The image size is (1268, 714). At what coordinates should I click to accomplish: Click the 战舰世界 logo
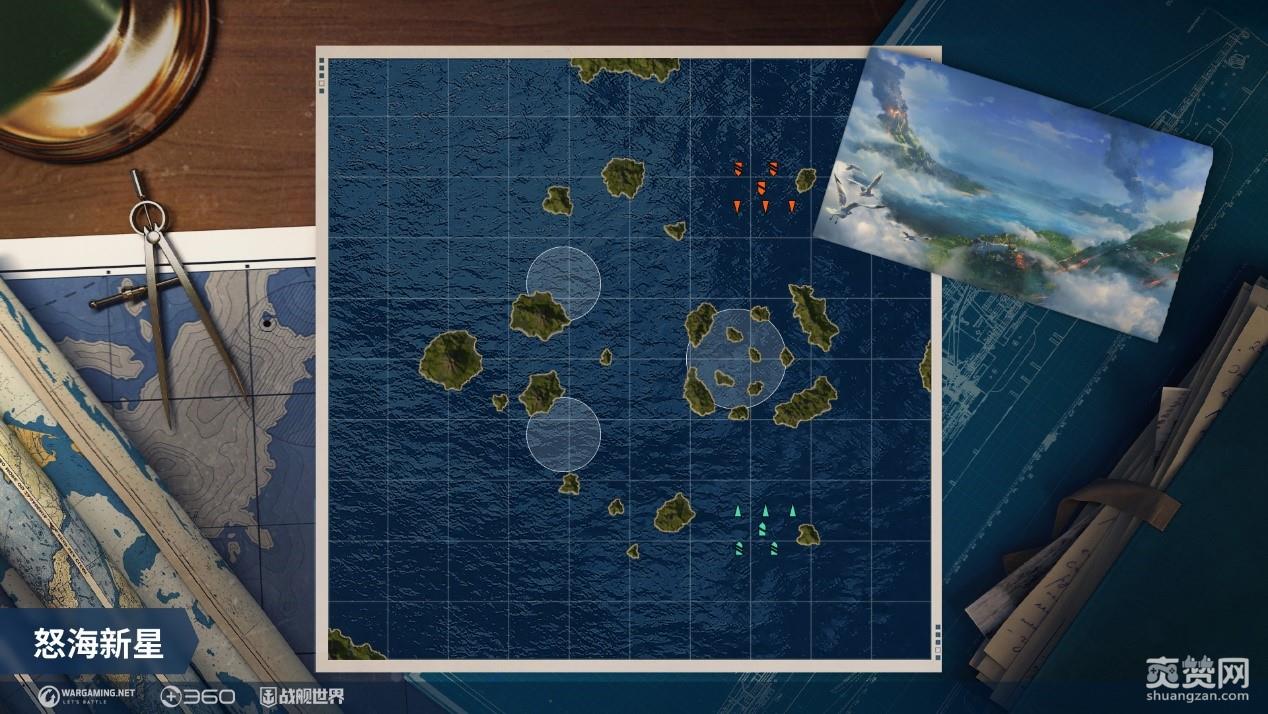(301, 695)
